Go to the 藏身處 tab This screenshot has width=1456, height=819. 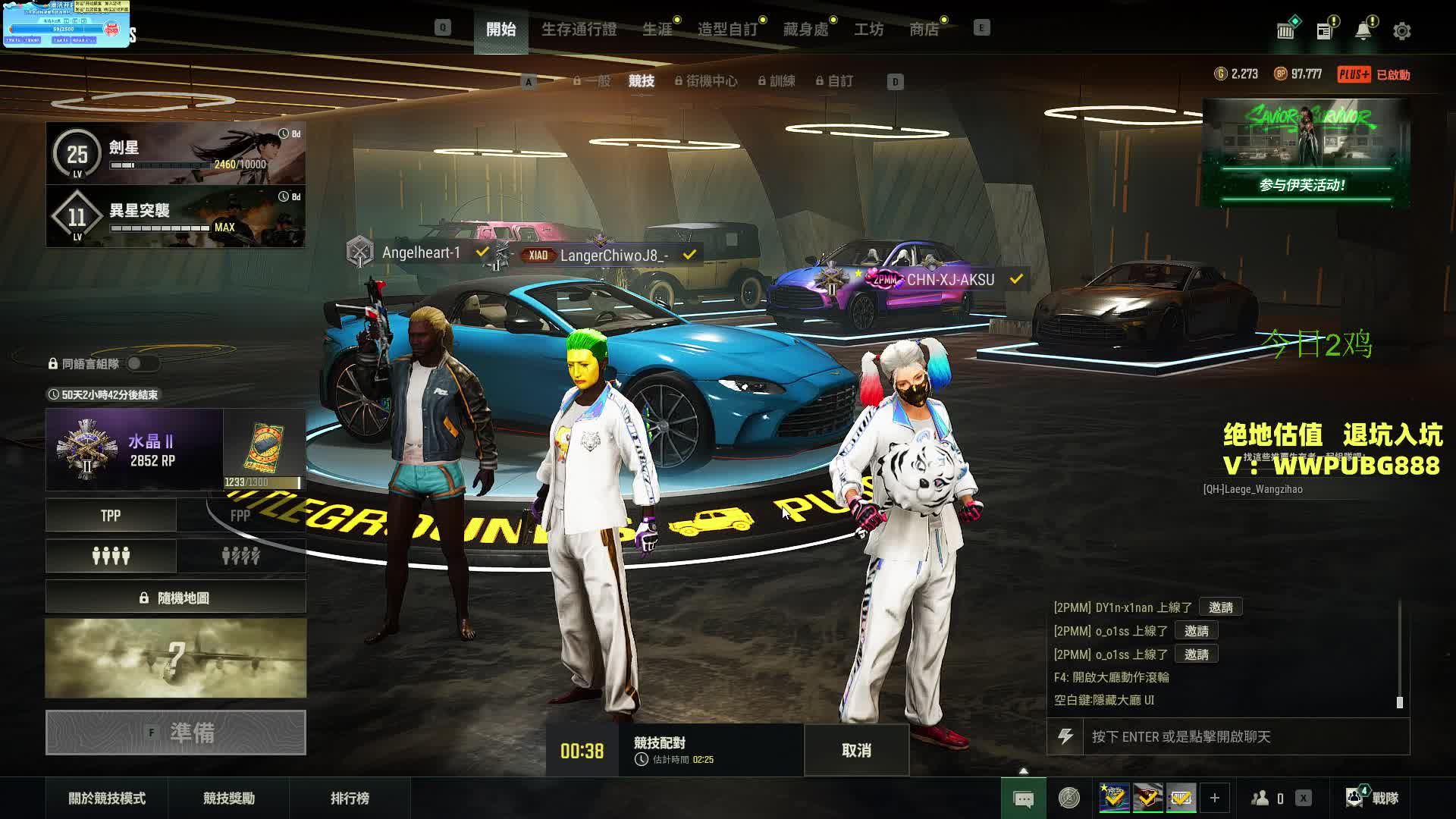[805, 30]
